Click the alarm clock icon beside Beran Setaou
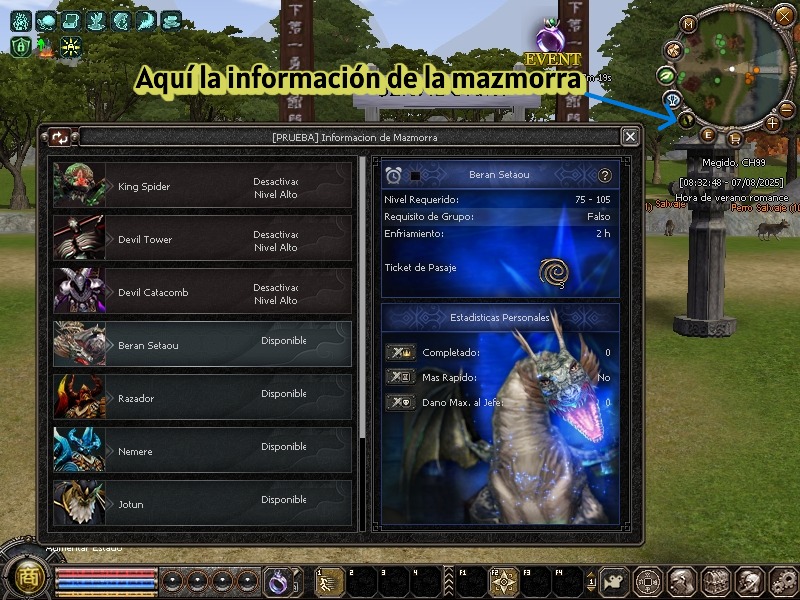This screenshot has height=600, width=800. 394,176
